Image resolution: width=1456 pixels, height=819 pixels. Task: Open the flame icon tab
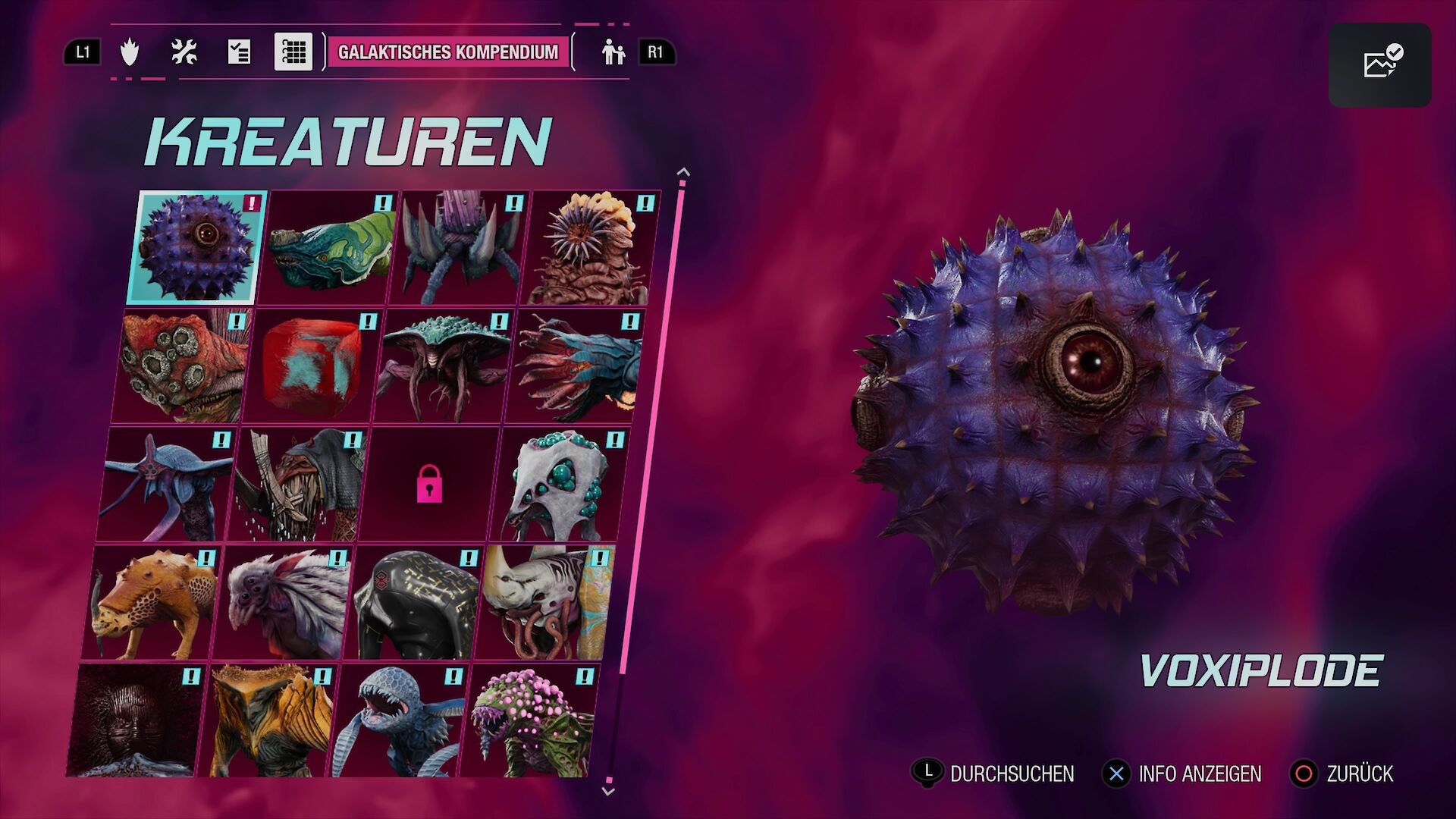point(130,52)
